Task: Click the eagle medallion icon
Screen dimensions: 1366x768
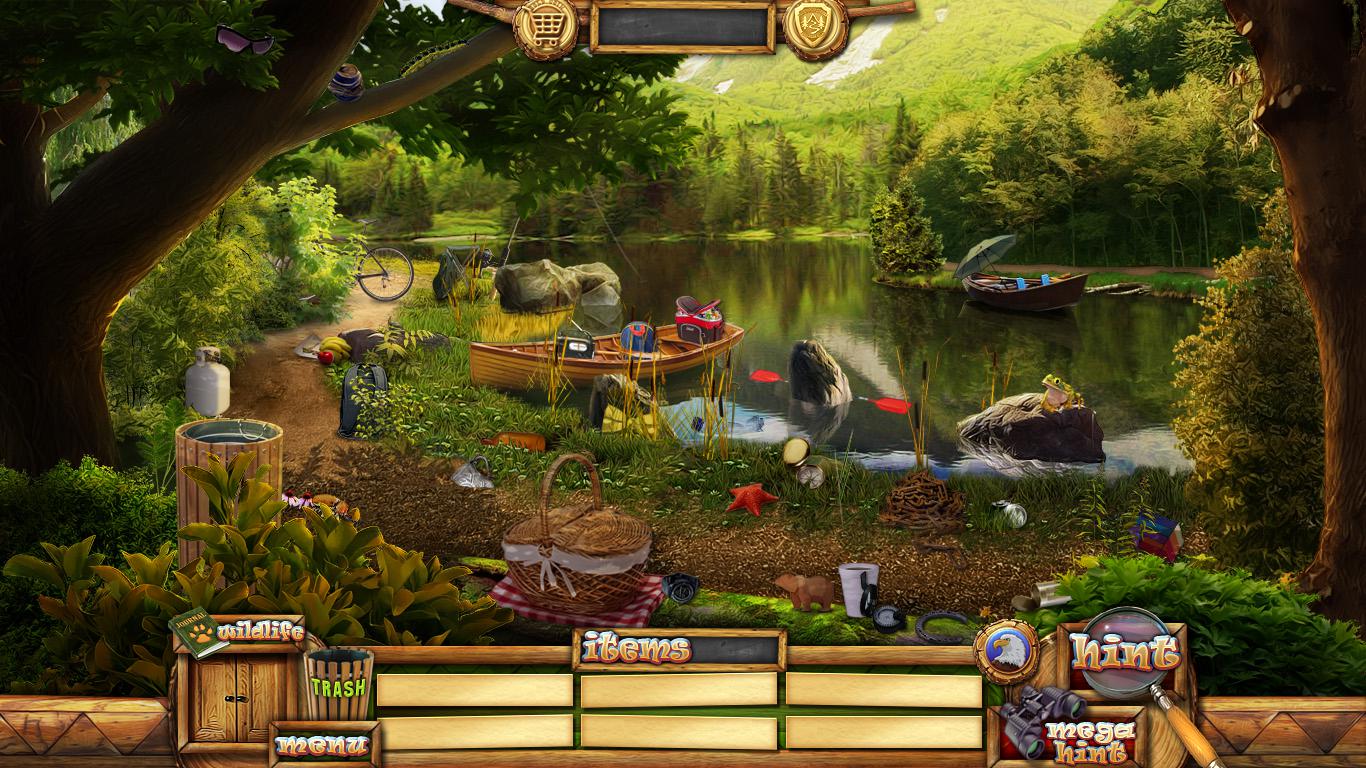Action: 1005,652
